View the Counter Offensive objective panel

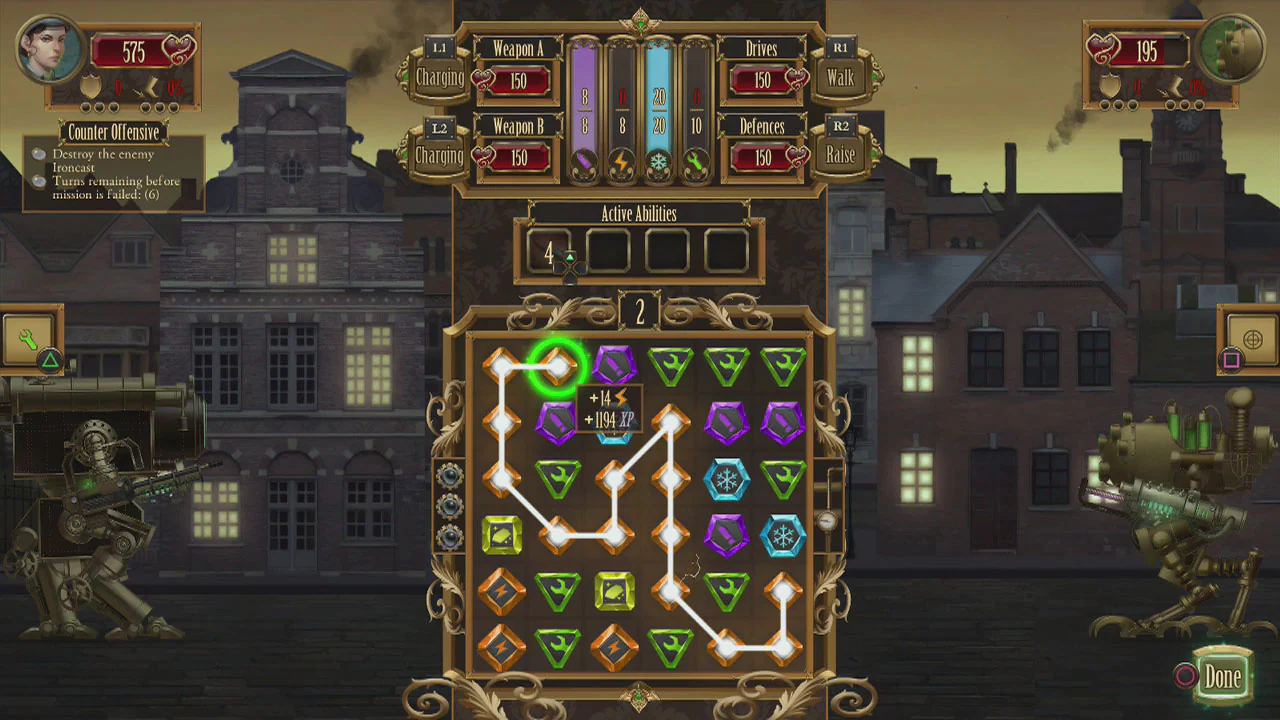(113, 170)
